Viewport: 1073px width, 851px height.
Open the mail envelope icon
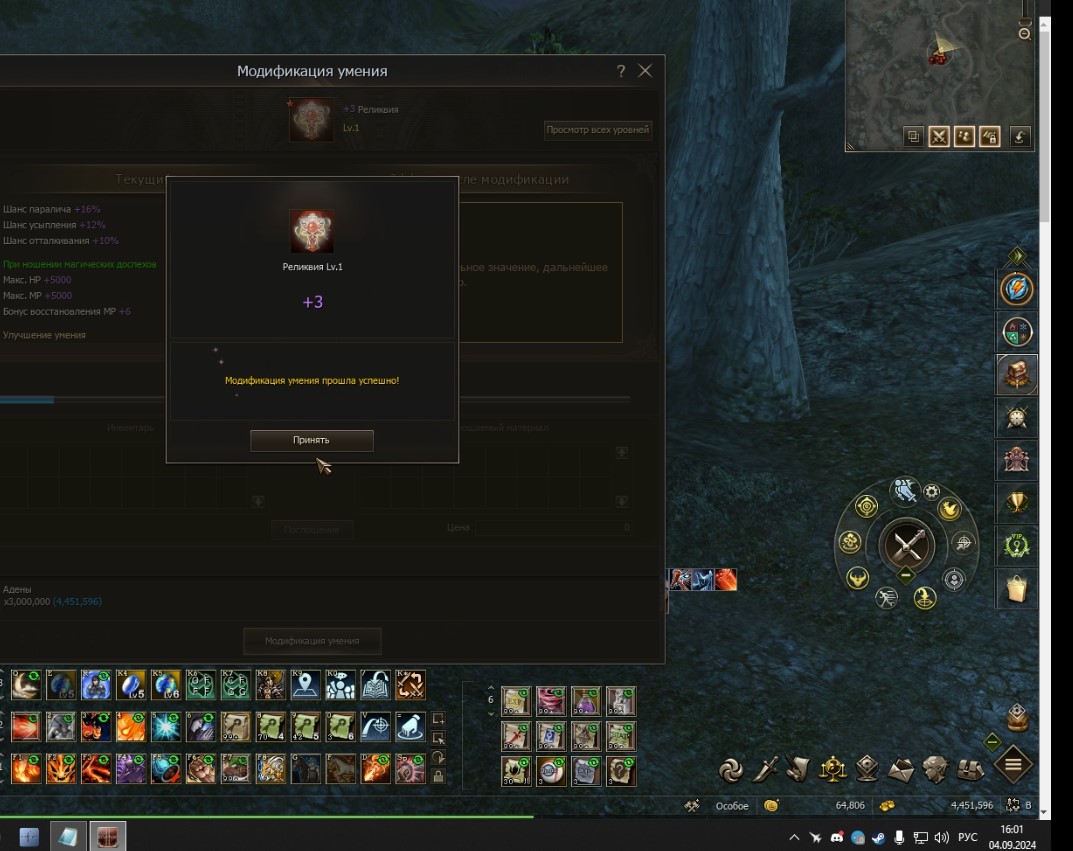pos(901,769)
